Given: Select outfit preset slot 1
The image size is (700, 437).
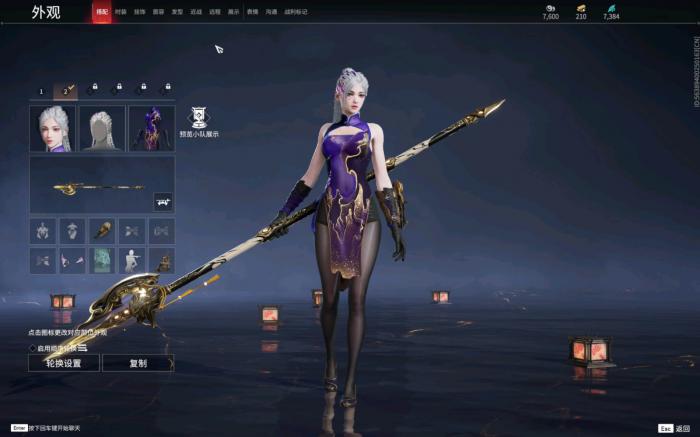Looking at the screenshot, I should click(x=41, y=91).
